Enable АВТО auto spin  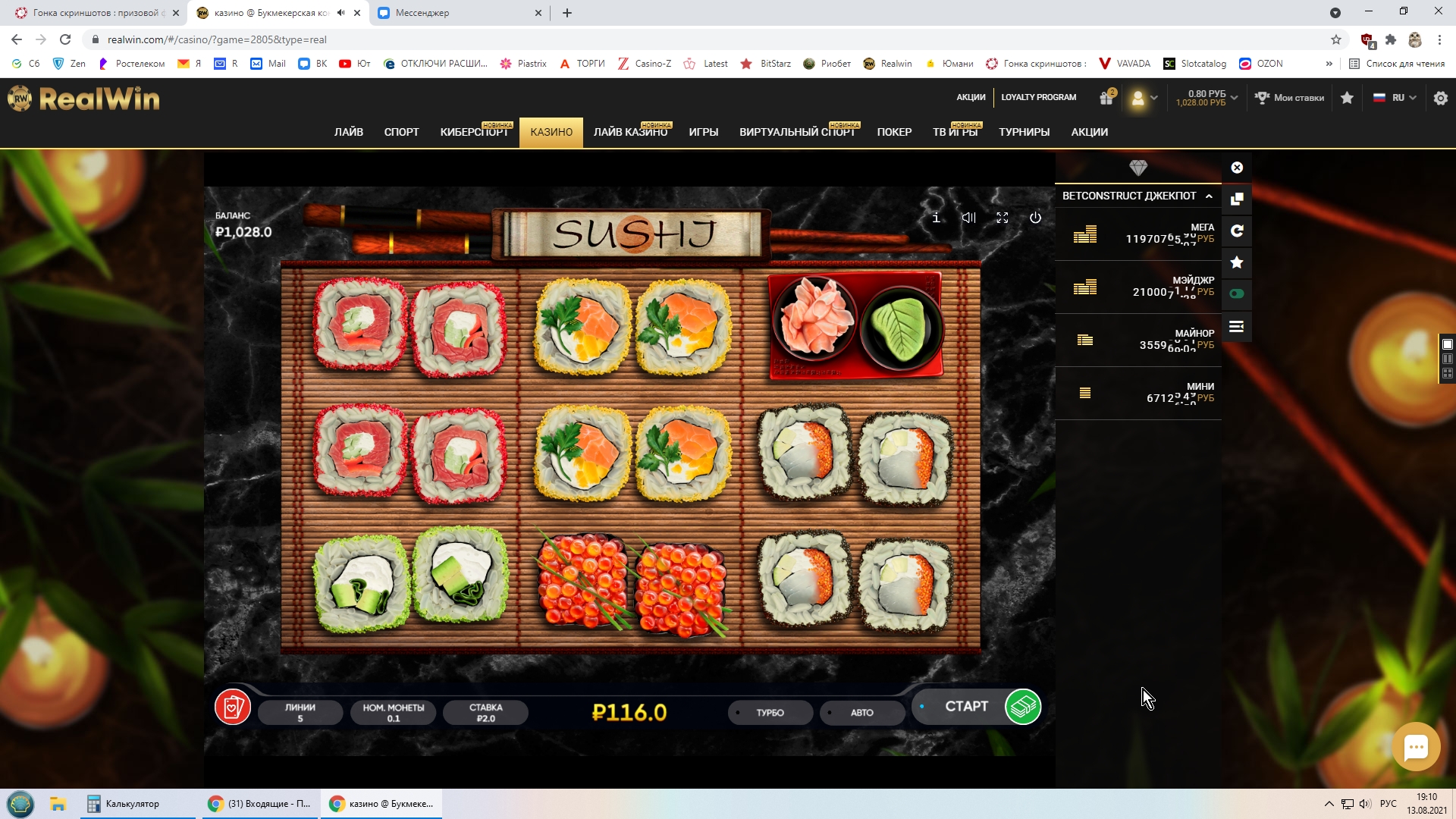(x=861, y=713)
